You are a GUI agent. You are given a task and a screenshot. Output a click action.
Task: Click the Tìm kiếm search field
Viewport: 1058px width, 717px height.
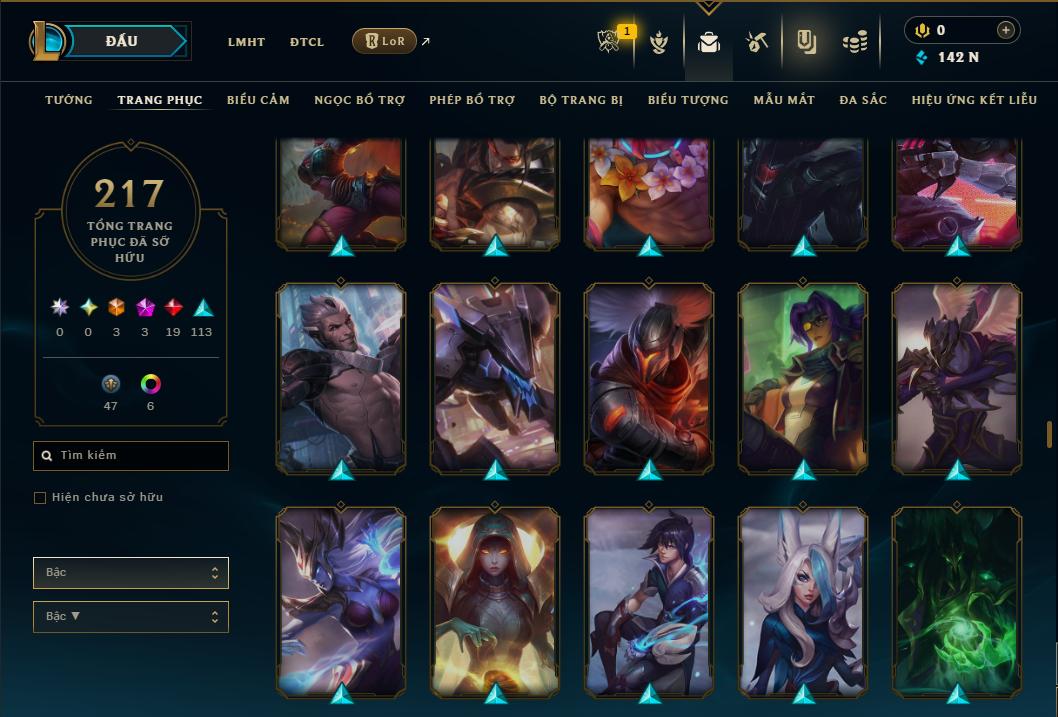(x=131, y=456)
